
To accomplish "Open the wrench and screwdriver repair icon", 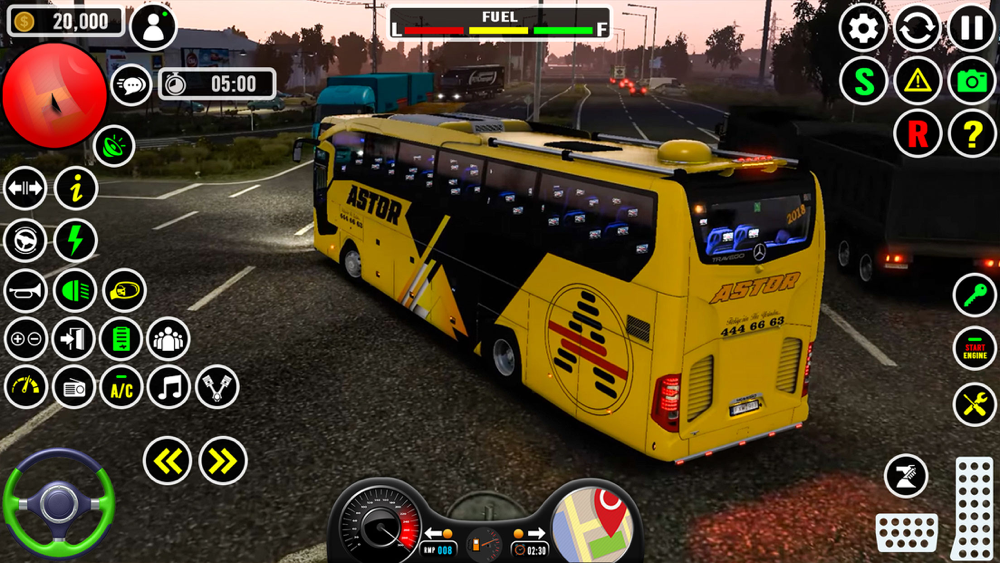I will (x=974, y=404).
